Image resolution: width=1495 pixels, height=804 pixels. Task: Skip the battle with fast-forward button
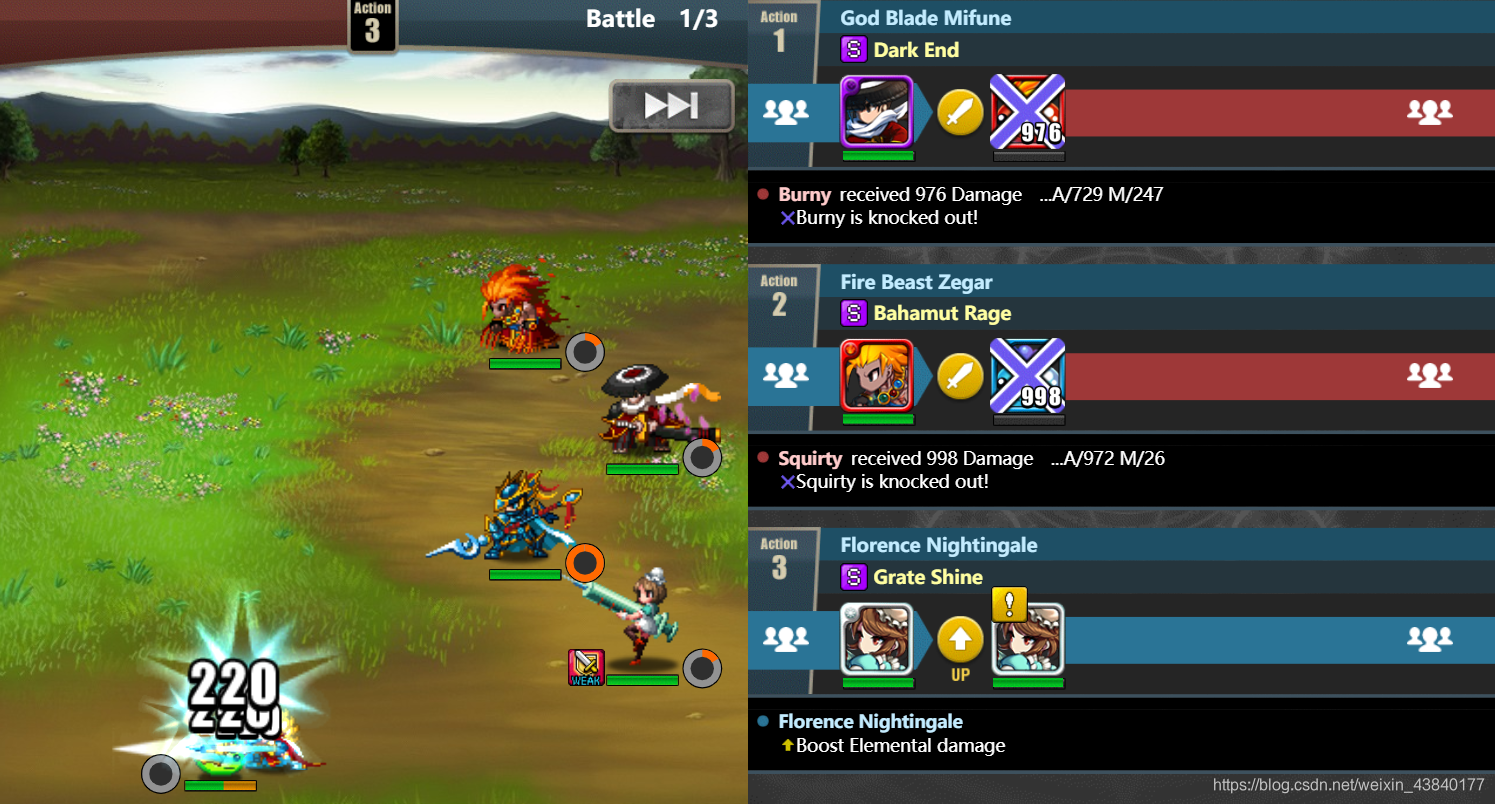pyautogui.click(x=671, y=106)
